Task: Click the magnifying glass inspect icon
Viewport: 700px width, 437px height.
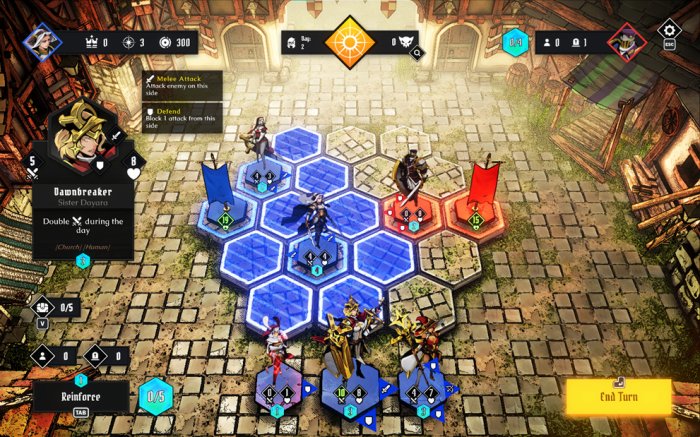Action: pos(416,53)
